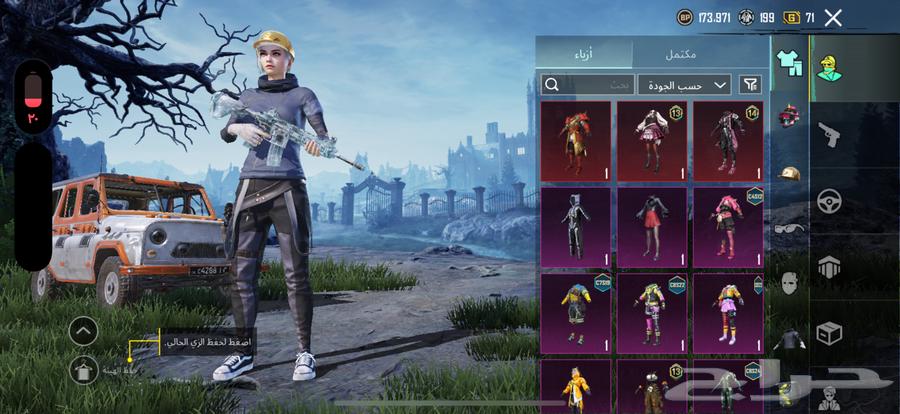The width and height of the screenshot is (900, 414).
Task: Choose the red skirt outfit
Action: click(651, 227)
